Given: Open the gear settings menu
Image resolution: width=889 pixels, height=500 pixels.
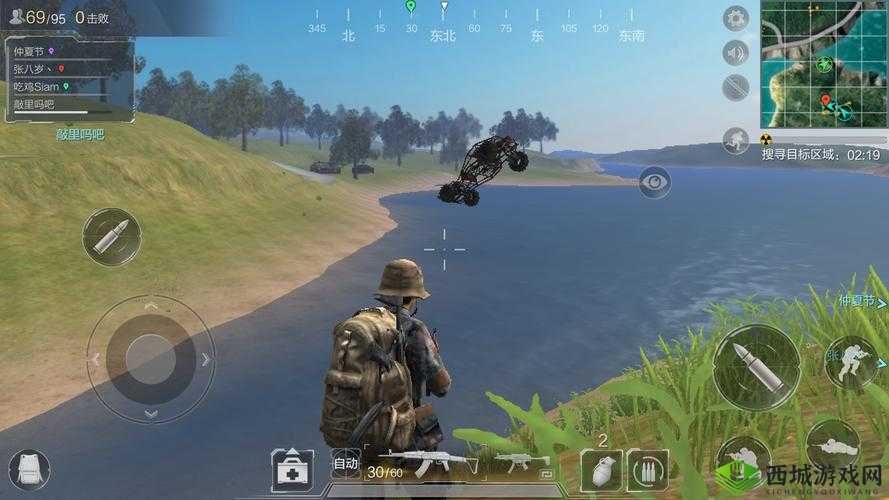Looking at the screenshot, I should (x=736, y=18).
